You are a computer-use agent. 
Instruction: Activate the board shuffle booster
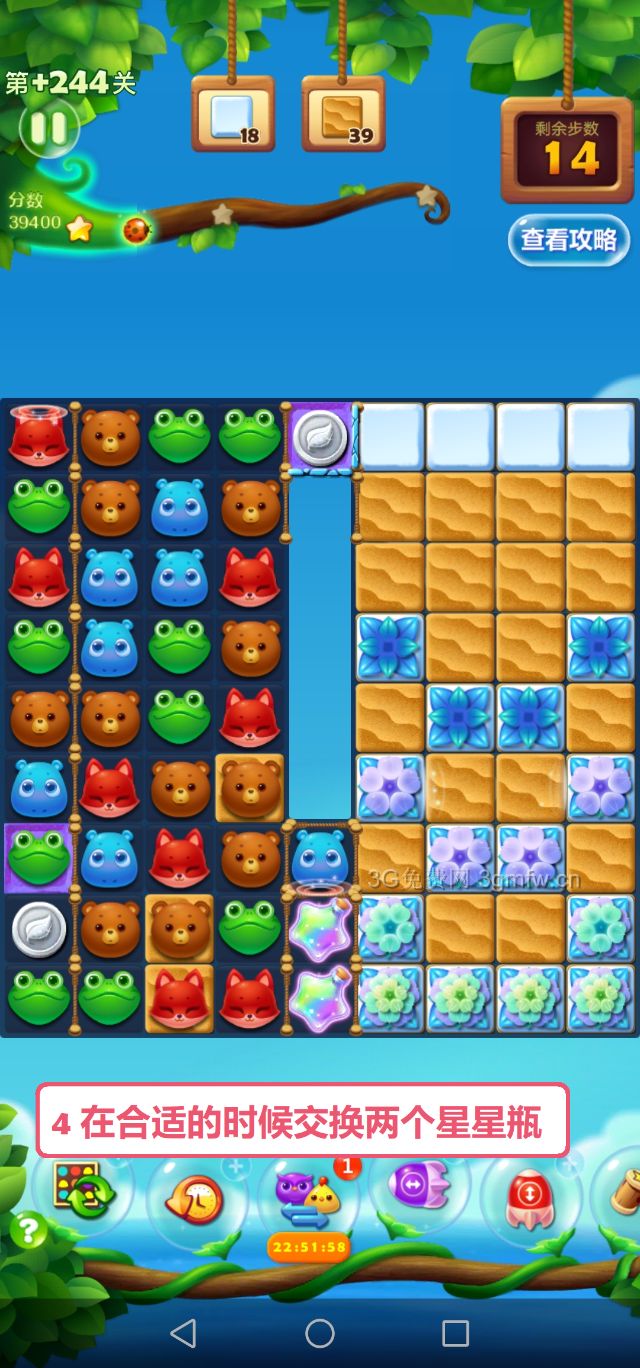coord(82,1189)
